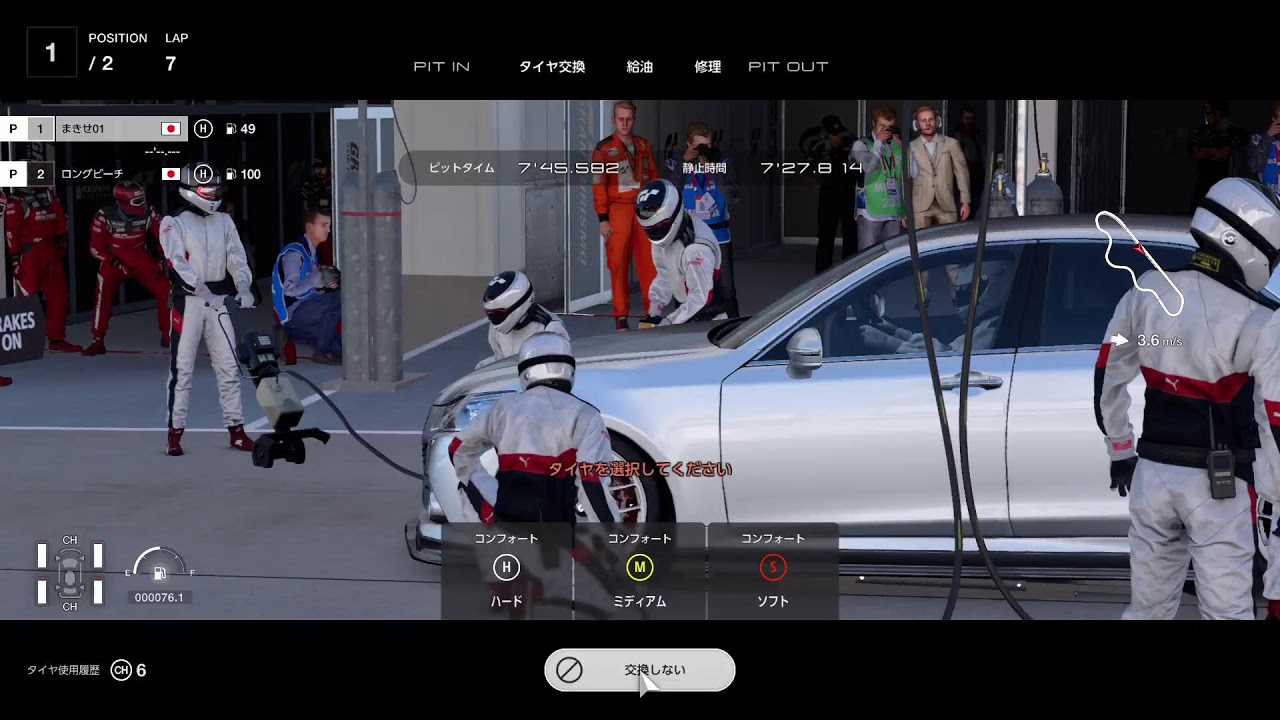The width and height of the screenshot is (1280, 720).
Task: Click the circuit outline minimap
Action: 1140,262
